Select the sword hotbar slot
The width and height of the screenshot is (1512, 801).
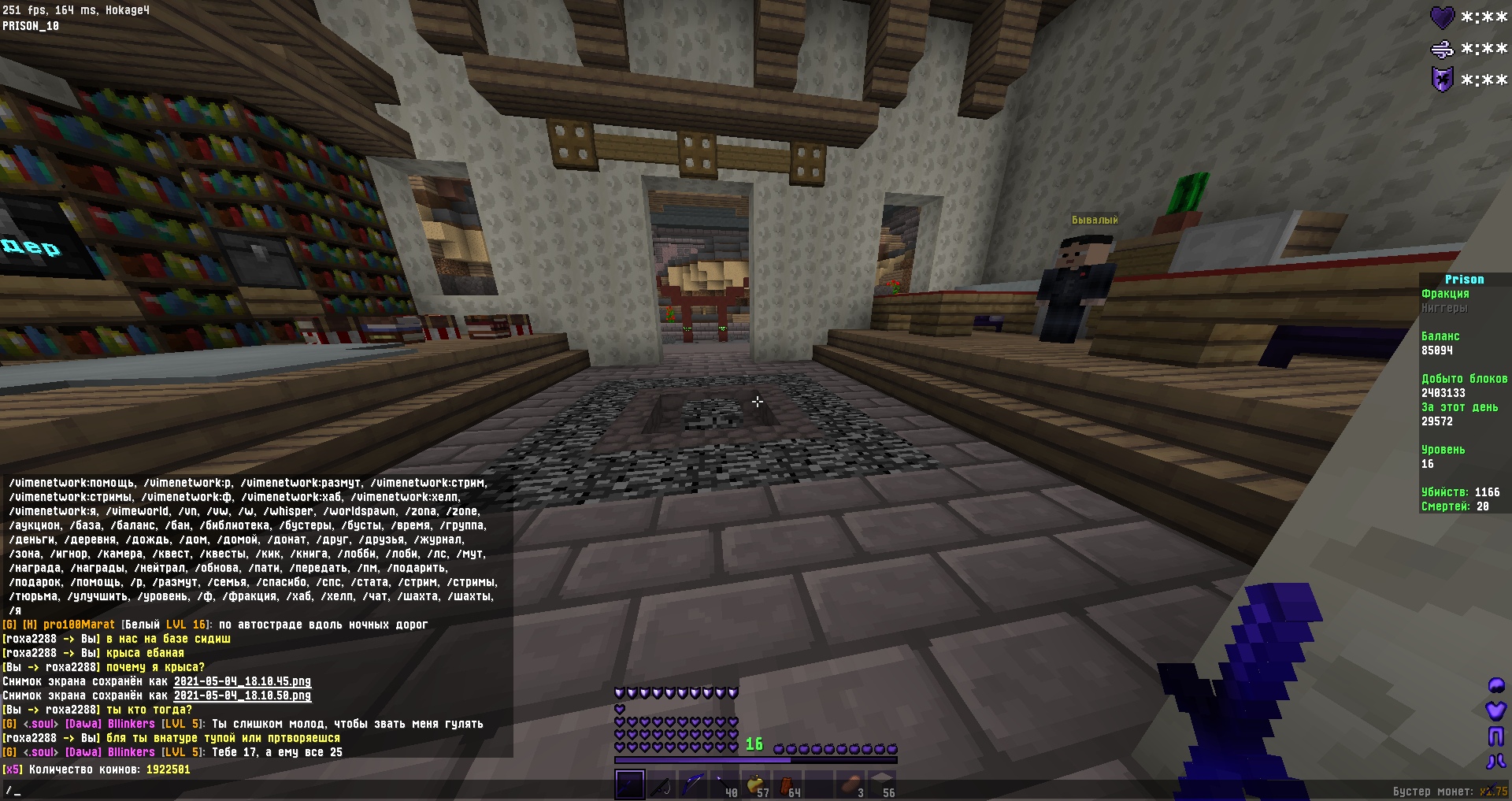point(629,784)
